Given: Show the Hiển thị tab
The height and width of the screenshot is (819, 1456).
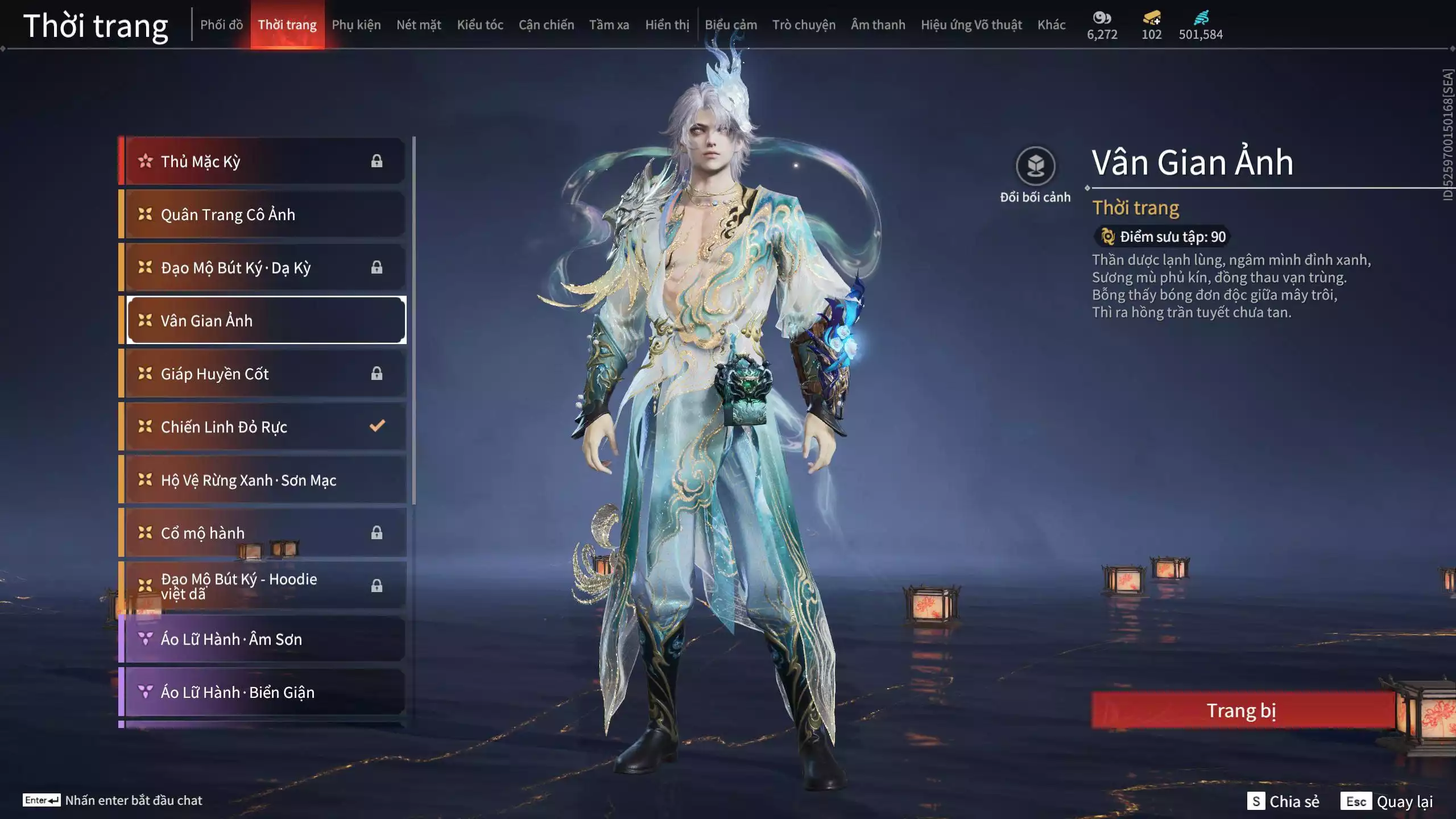Looking at the screenshot, I should point(667,24).
